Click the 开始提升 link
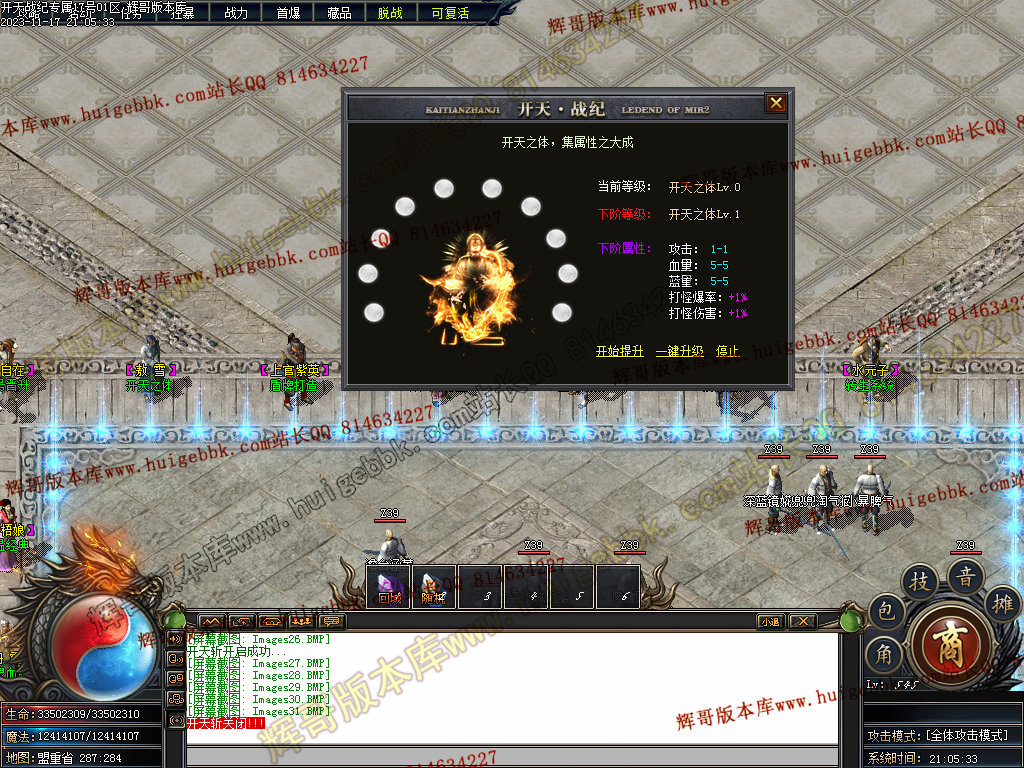This screenshot has height=768, width=1024. (620, 351)
